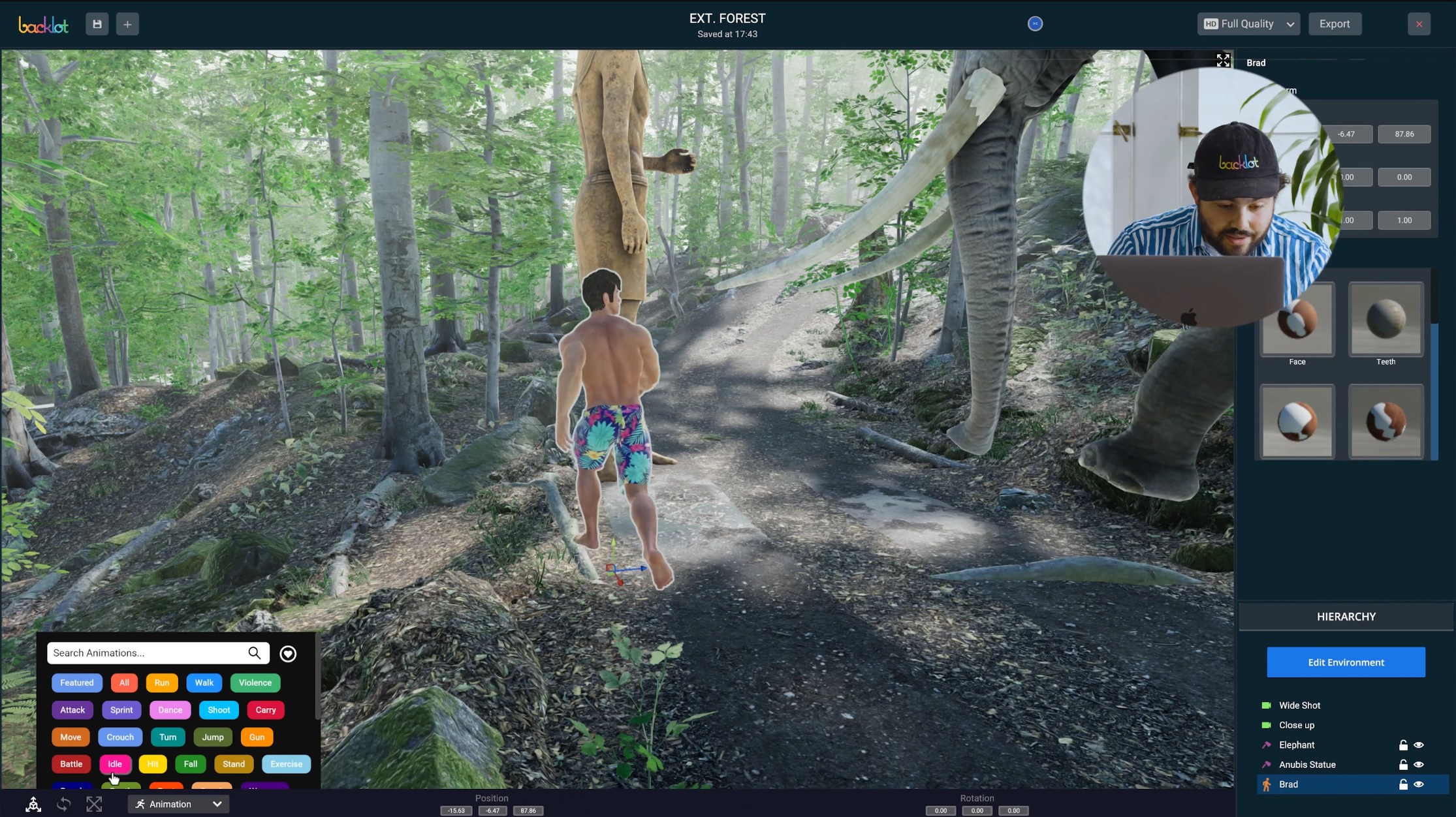Close the editor with red X

pyautogui.click(x=1419, y=24)
